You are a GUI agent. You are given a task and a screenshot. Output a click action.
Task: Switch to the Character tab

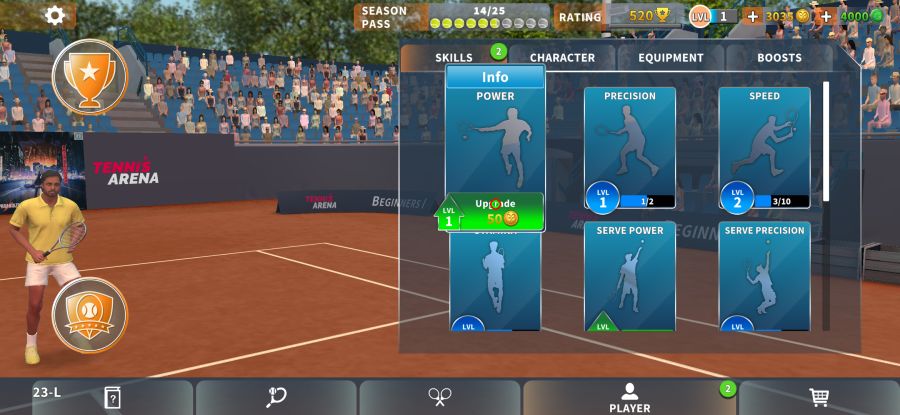pos(562,58)
